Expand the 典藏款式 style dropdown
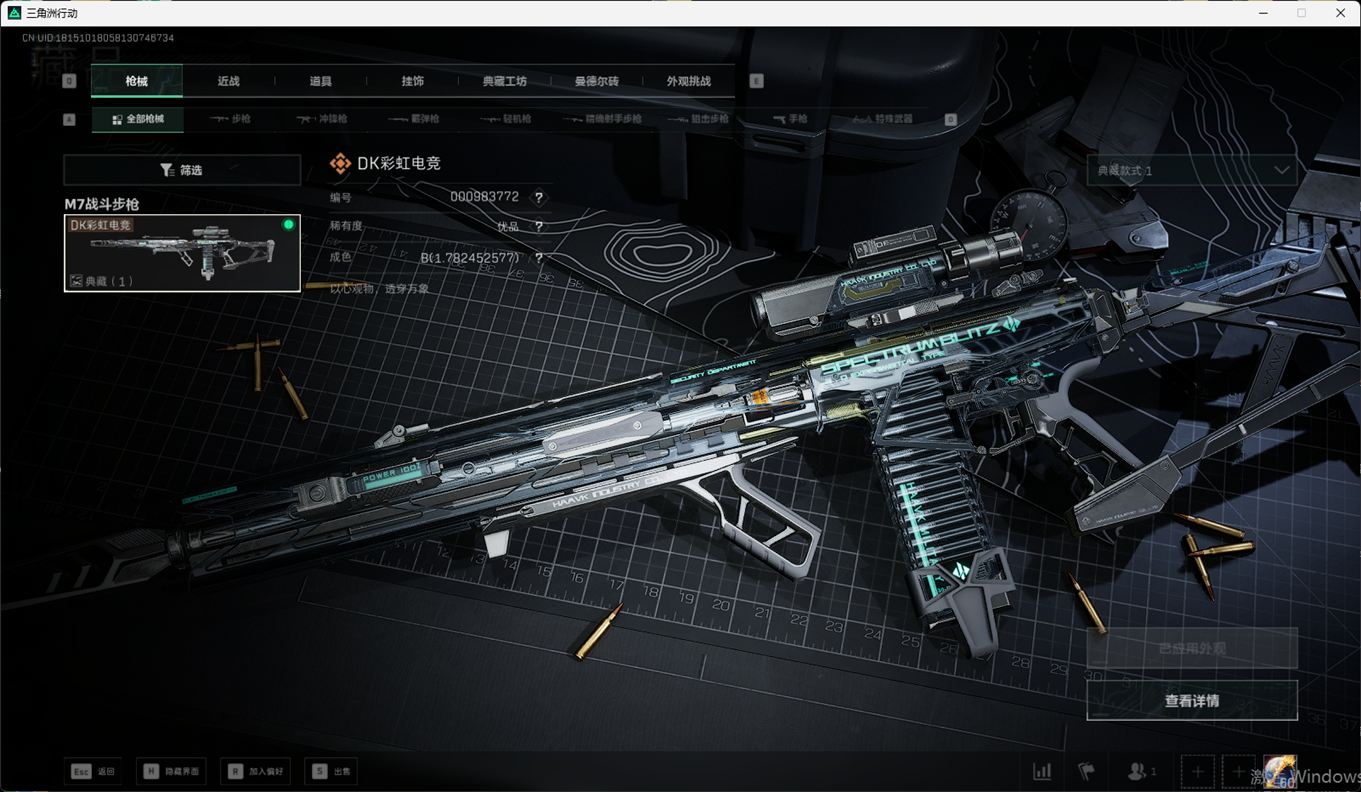This screenshot has width=1361, height=792. point(1191,170)
